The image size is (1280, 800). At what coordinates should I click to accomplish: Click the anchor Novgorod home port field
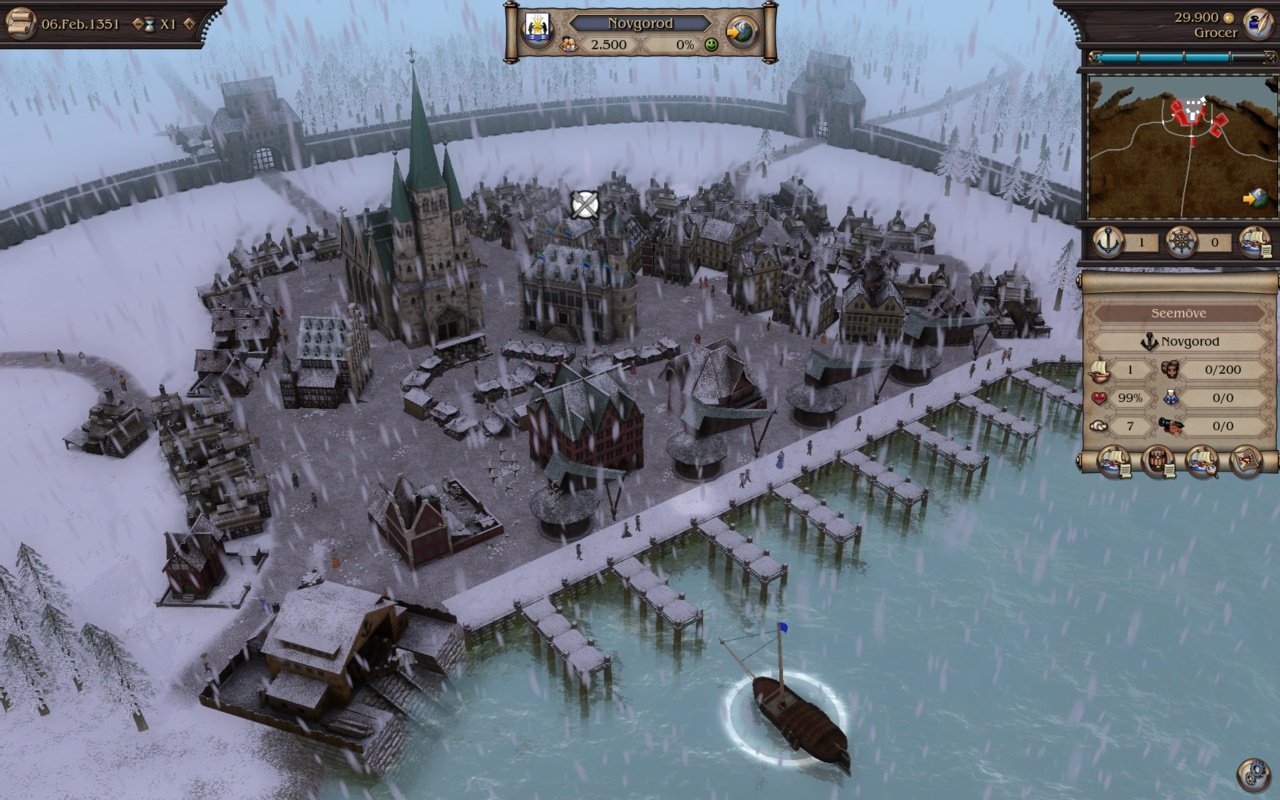coord(1183,341)
